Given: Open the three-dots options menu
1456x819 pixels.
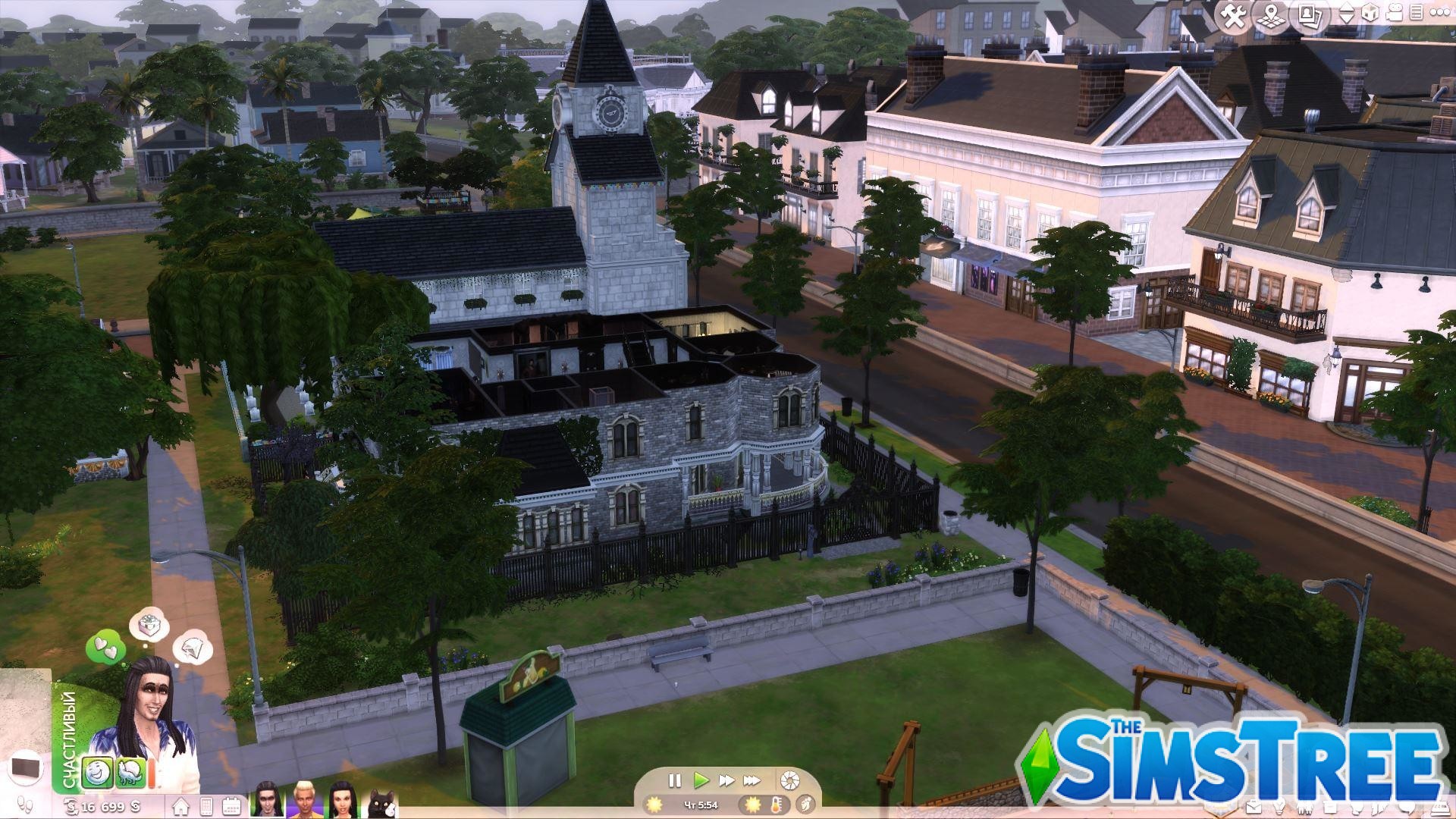Looking at the screenshot, I should [x=1441, y=12].
